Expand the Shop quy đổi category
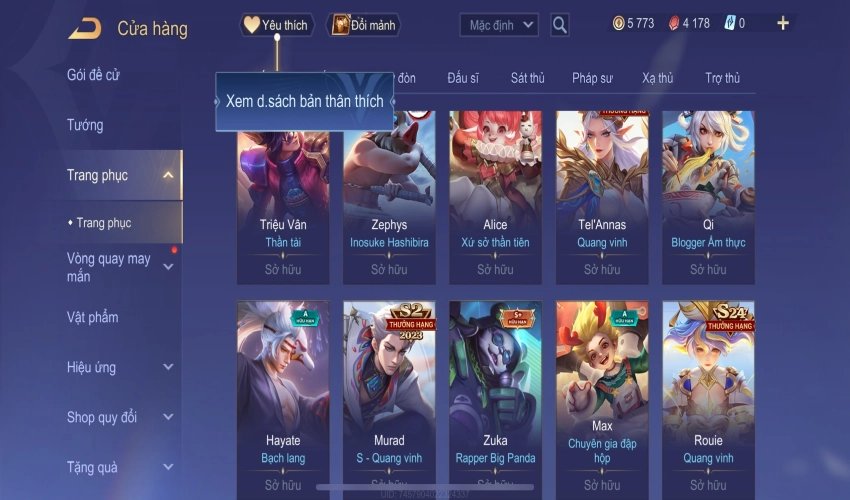 coord(168,417)
